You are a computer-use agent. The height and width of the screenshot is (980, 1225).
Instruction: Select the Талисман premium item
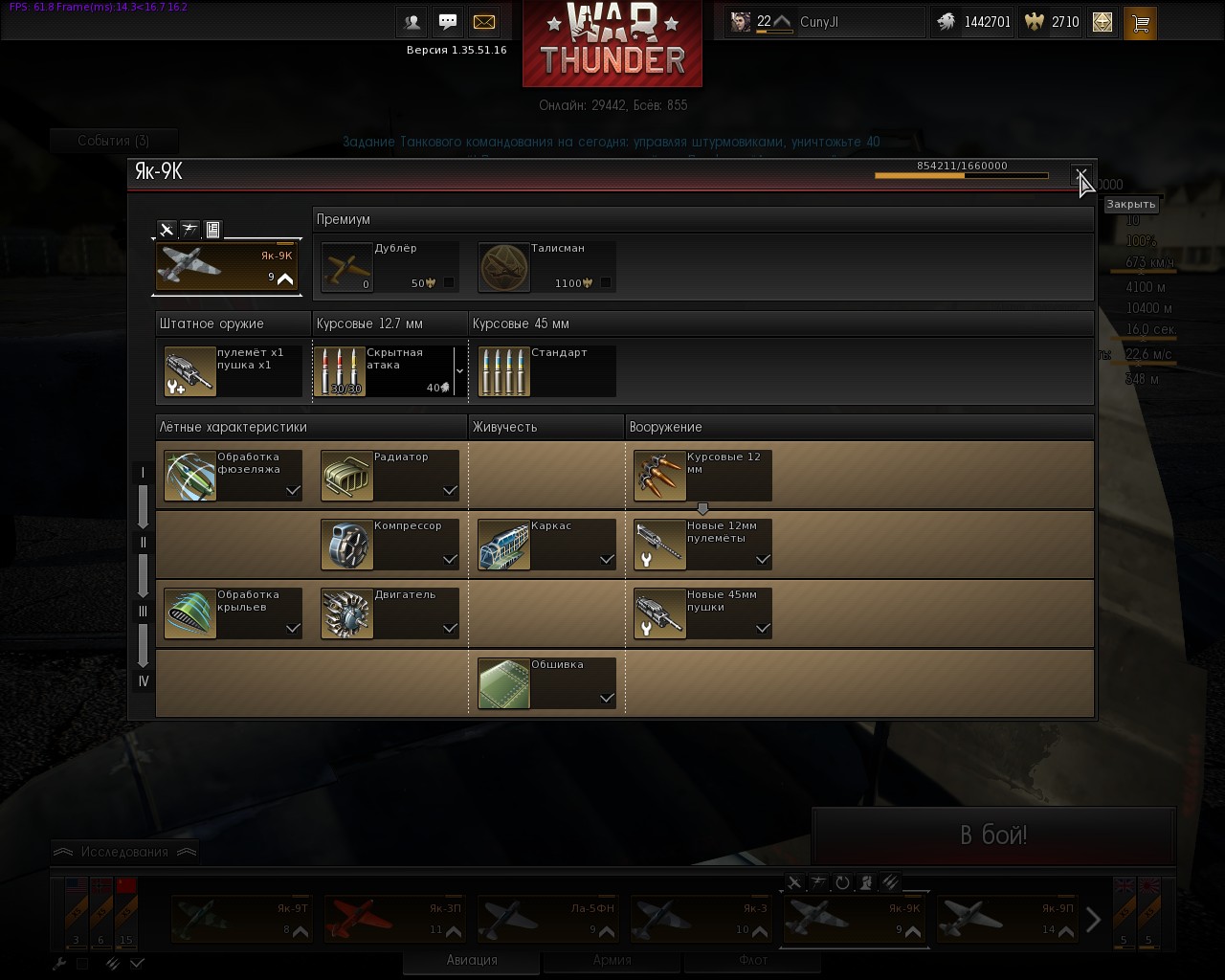pyautogui.click(x=546, y=266)
